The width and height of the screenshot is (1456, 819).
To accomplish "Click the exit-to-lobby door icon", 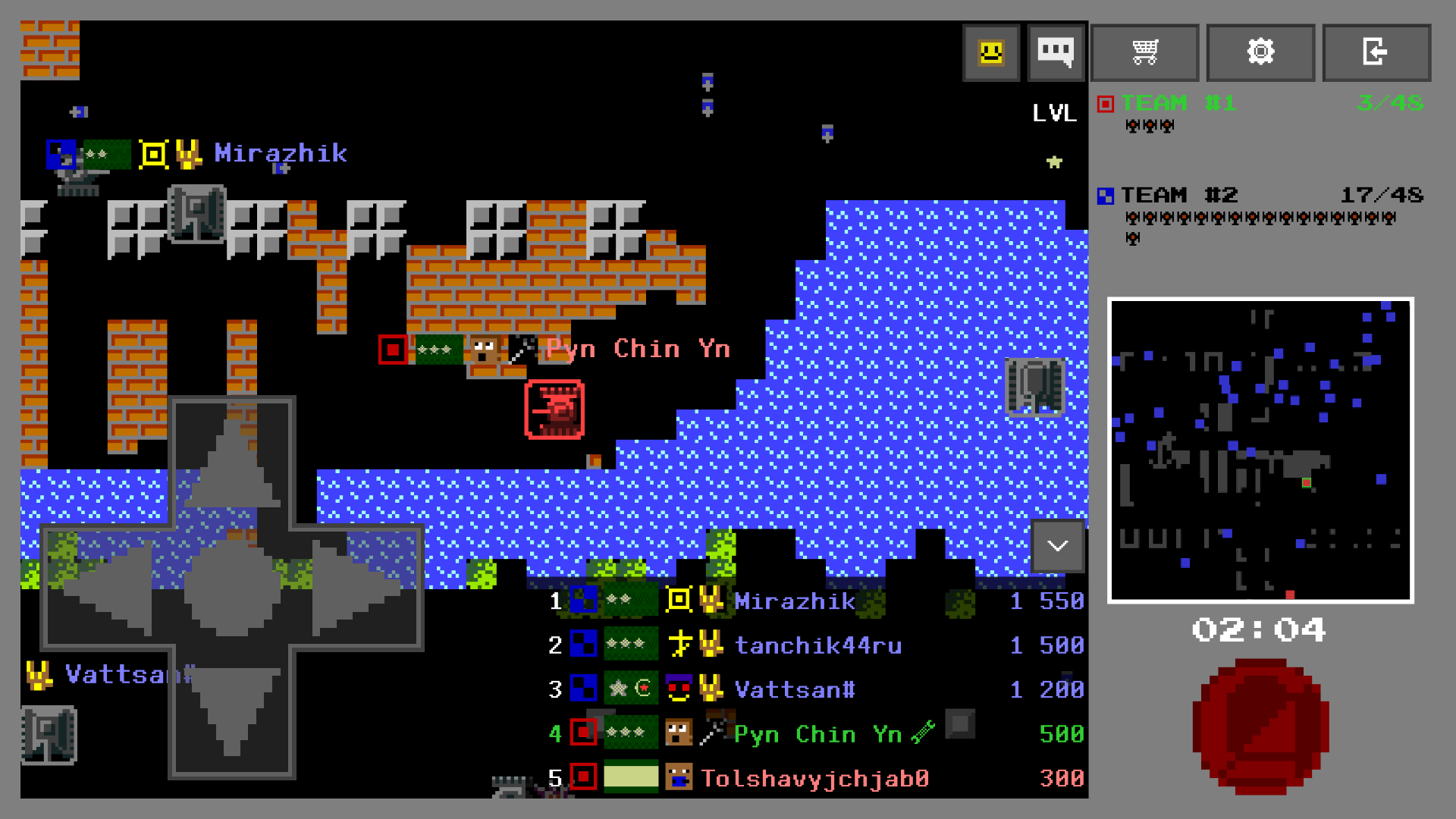I will pyautogui.click(x=1376, y=52).
